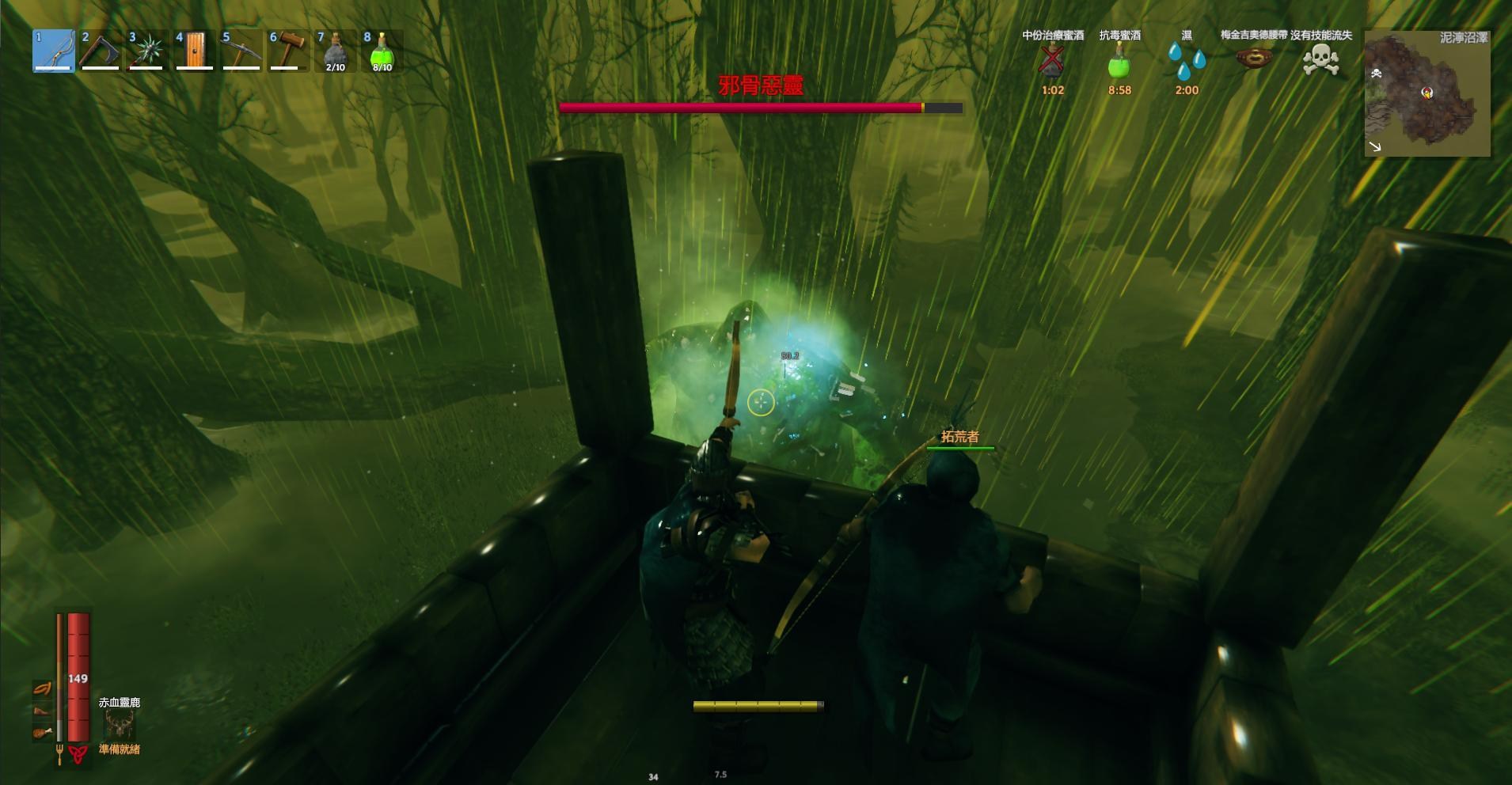Select the bow in hotbar slot 1
Screen dimensions: 1512x785
[54, 51]
